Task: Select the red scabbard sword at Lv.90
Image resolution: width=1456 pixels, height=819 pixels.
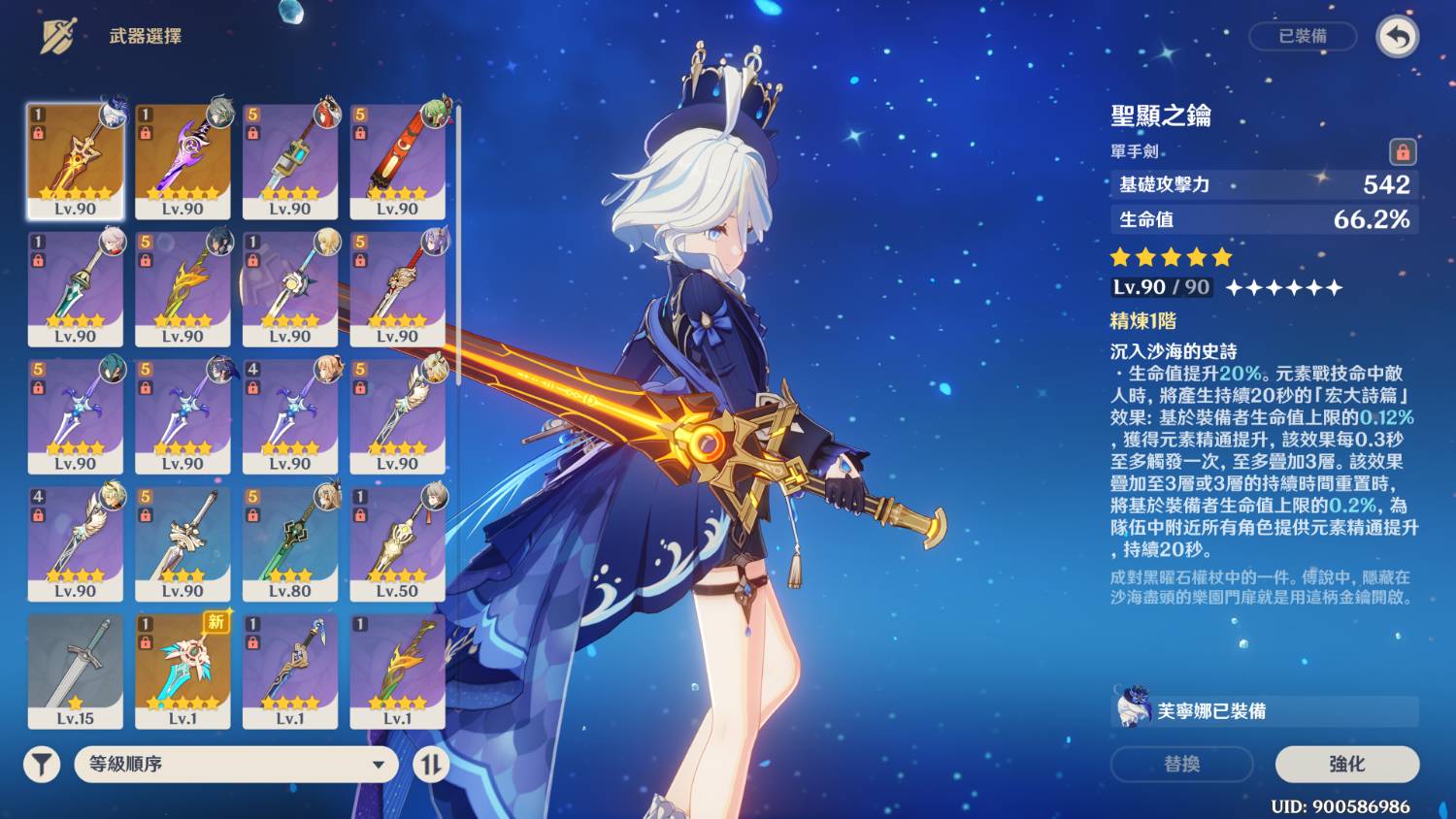Action: click(x=397, y=161)
